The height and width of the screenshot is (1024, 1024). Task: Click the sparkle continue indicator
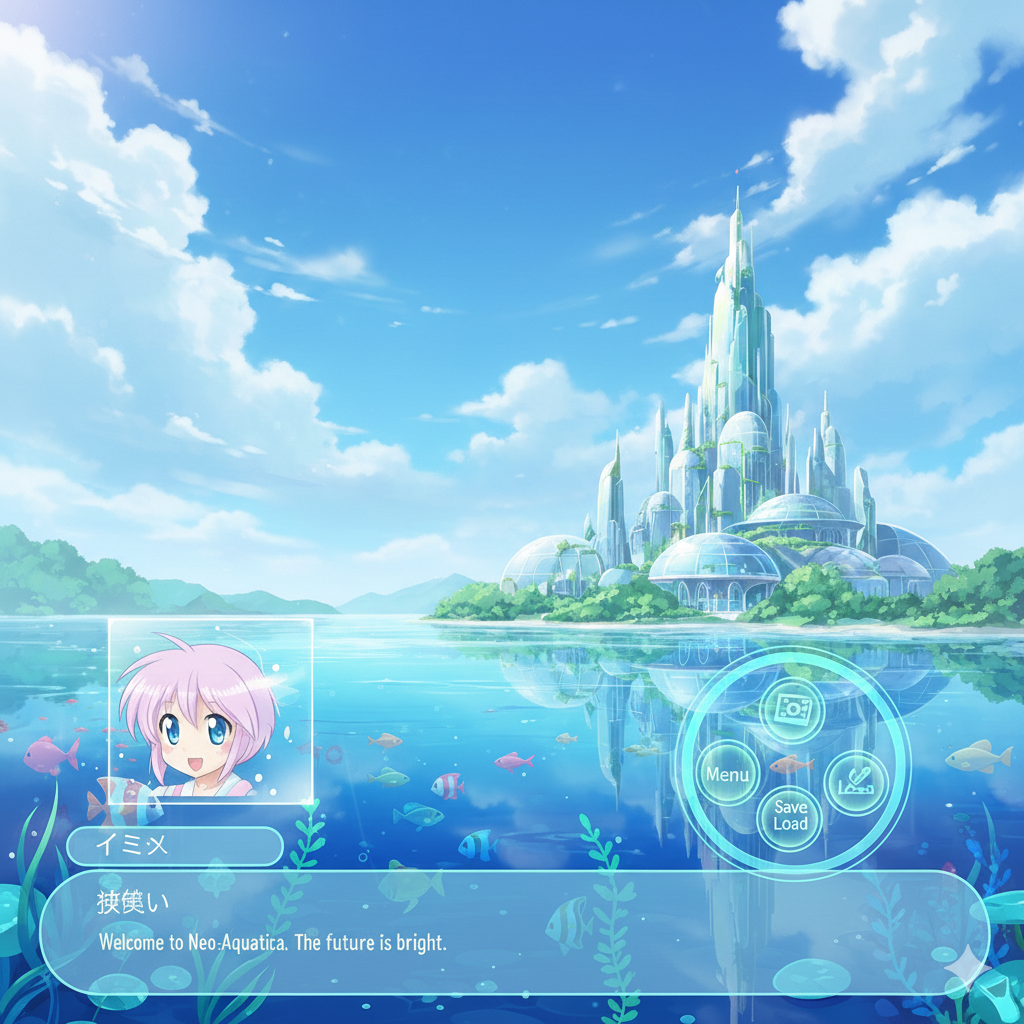[965, 968]
